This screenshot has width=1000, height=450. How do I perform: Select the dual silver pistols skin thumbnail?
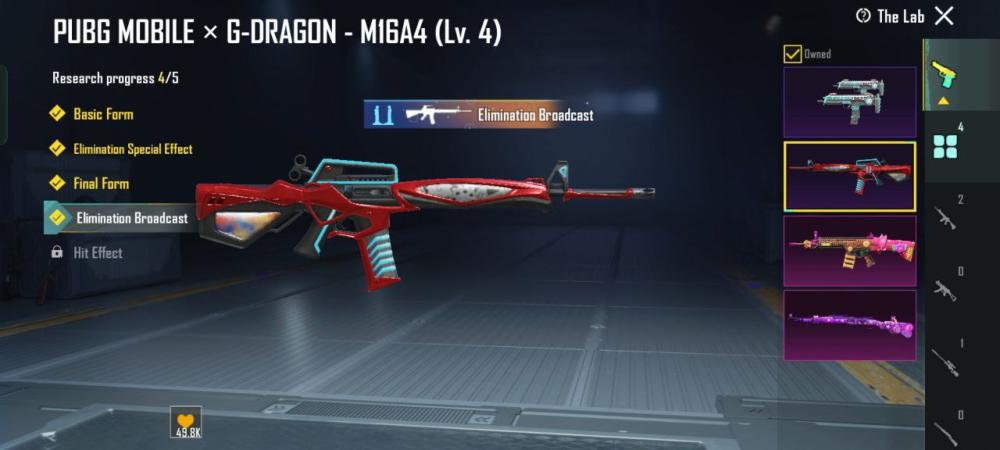coord(849,102)
